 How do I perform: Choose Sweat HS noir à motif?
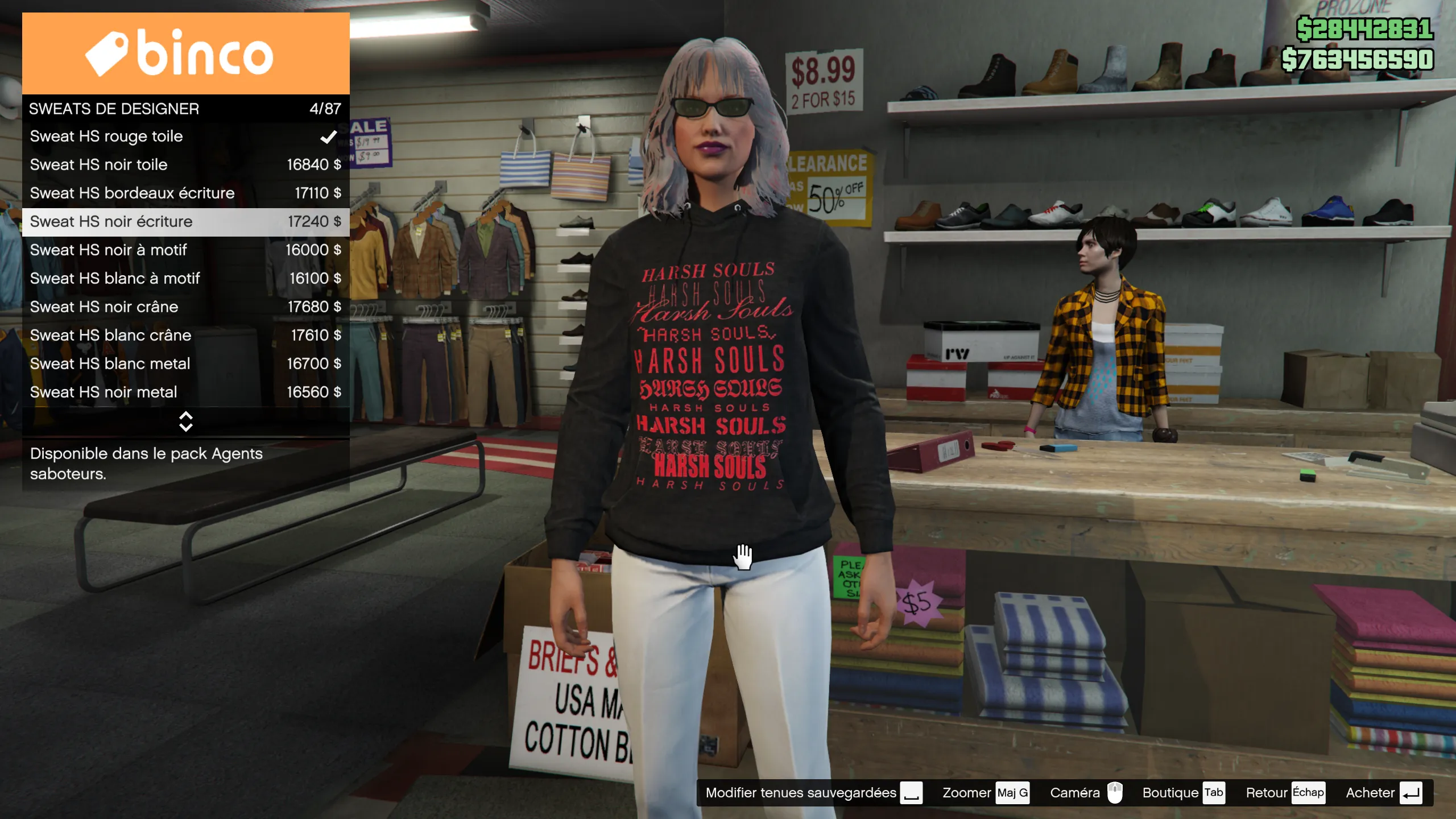pyautogui.click(x=185, y=250)
